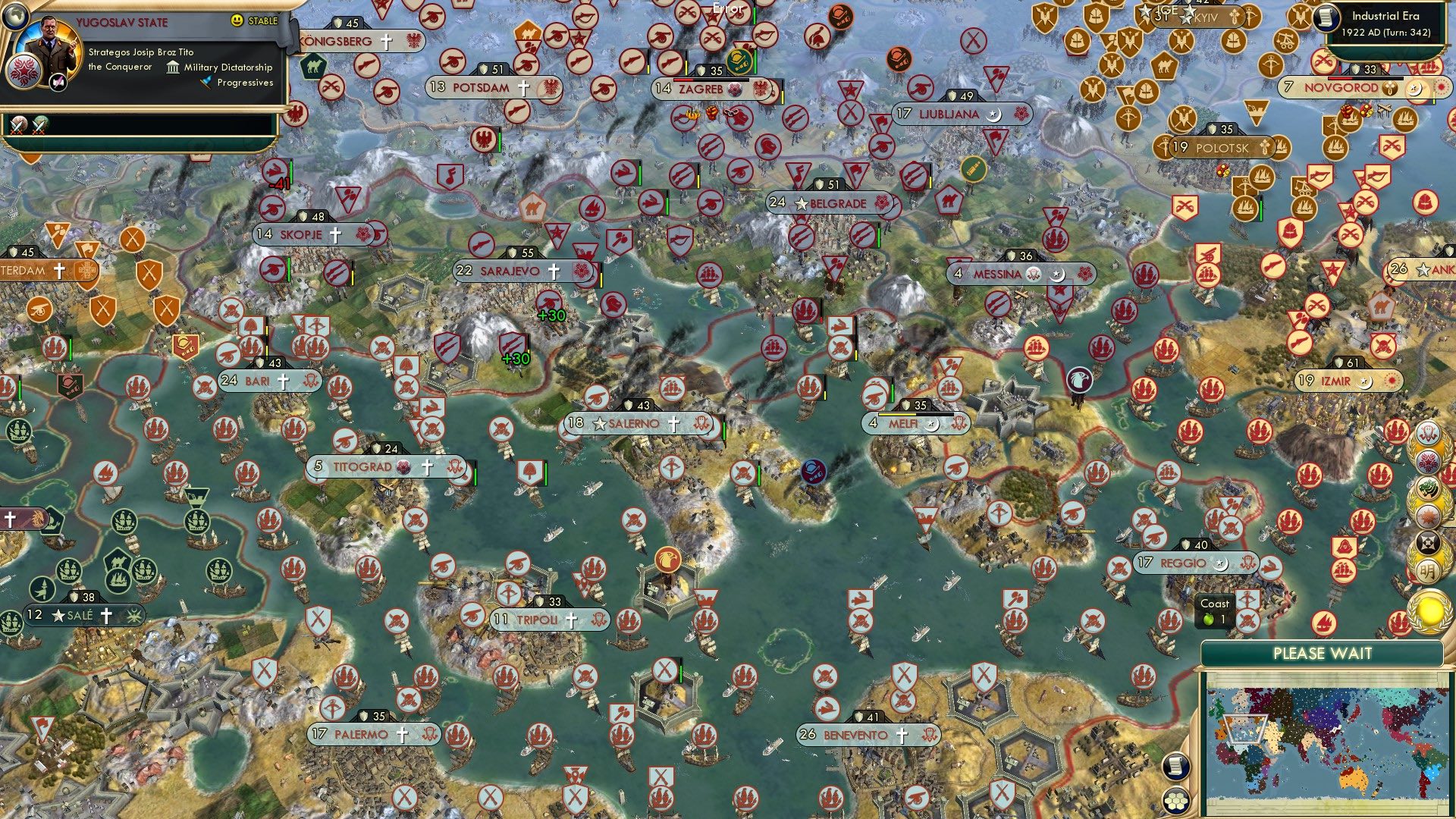
Task: Toggle strategic view with the hexagon icon
Action: click(x=1176, y=801)
